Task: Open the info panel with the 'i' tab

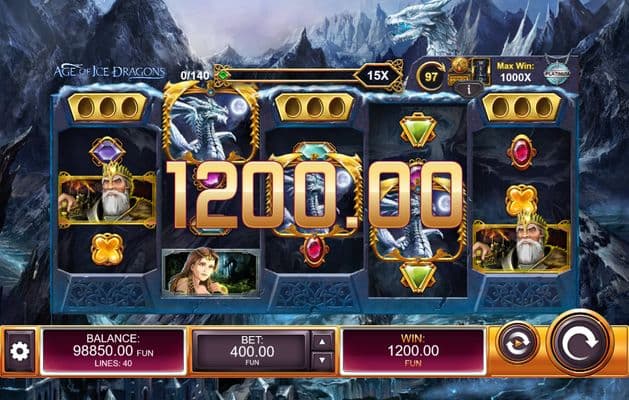Action: (462, 88)
